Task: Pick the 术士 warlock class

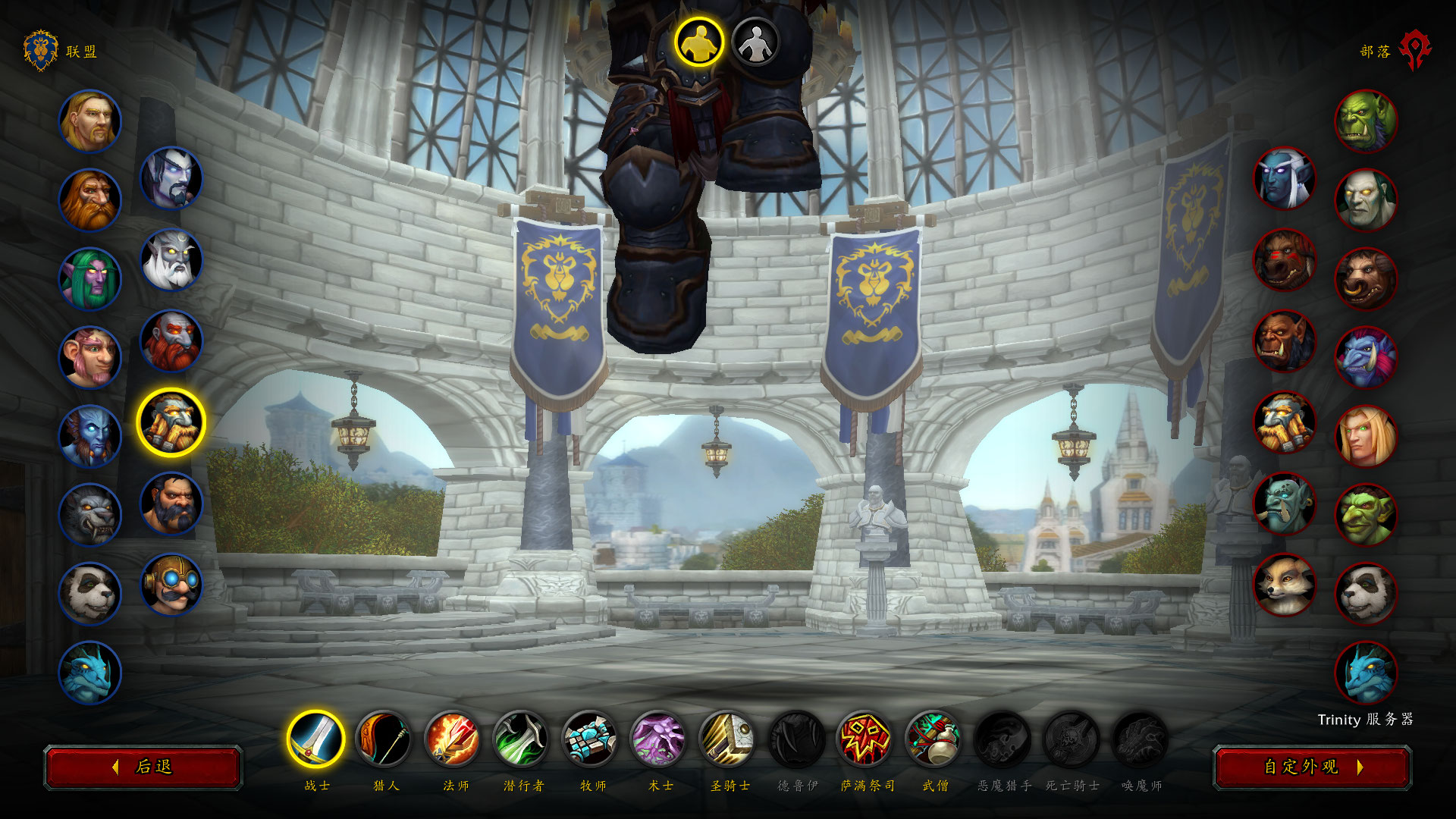Action: pyautogui.click(x=659, y=739)
